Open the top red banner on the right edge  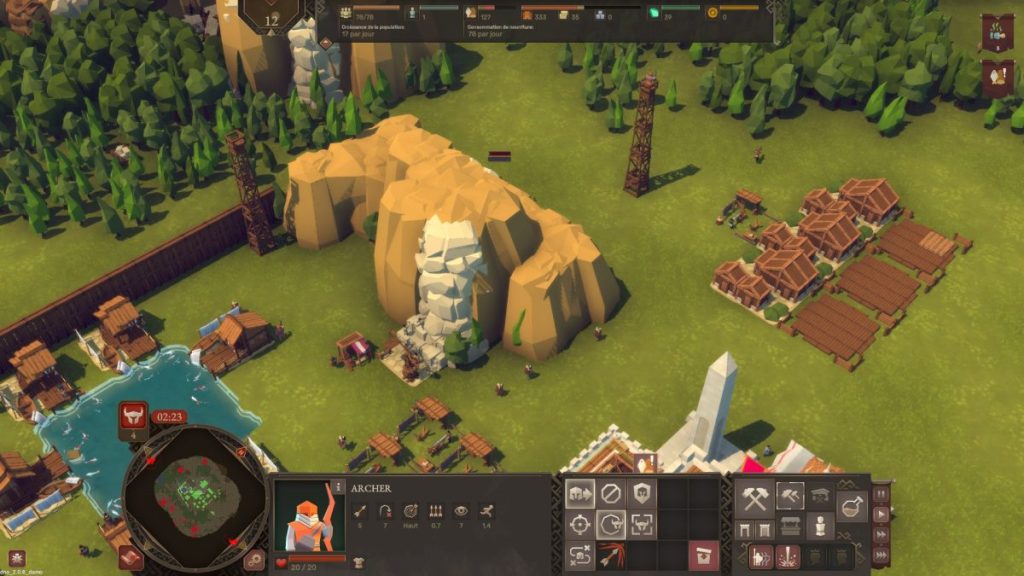point(997,33)
